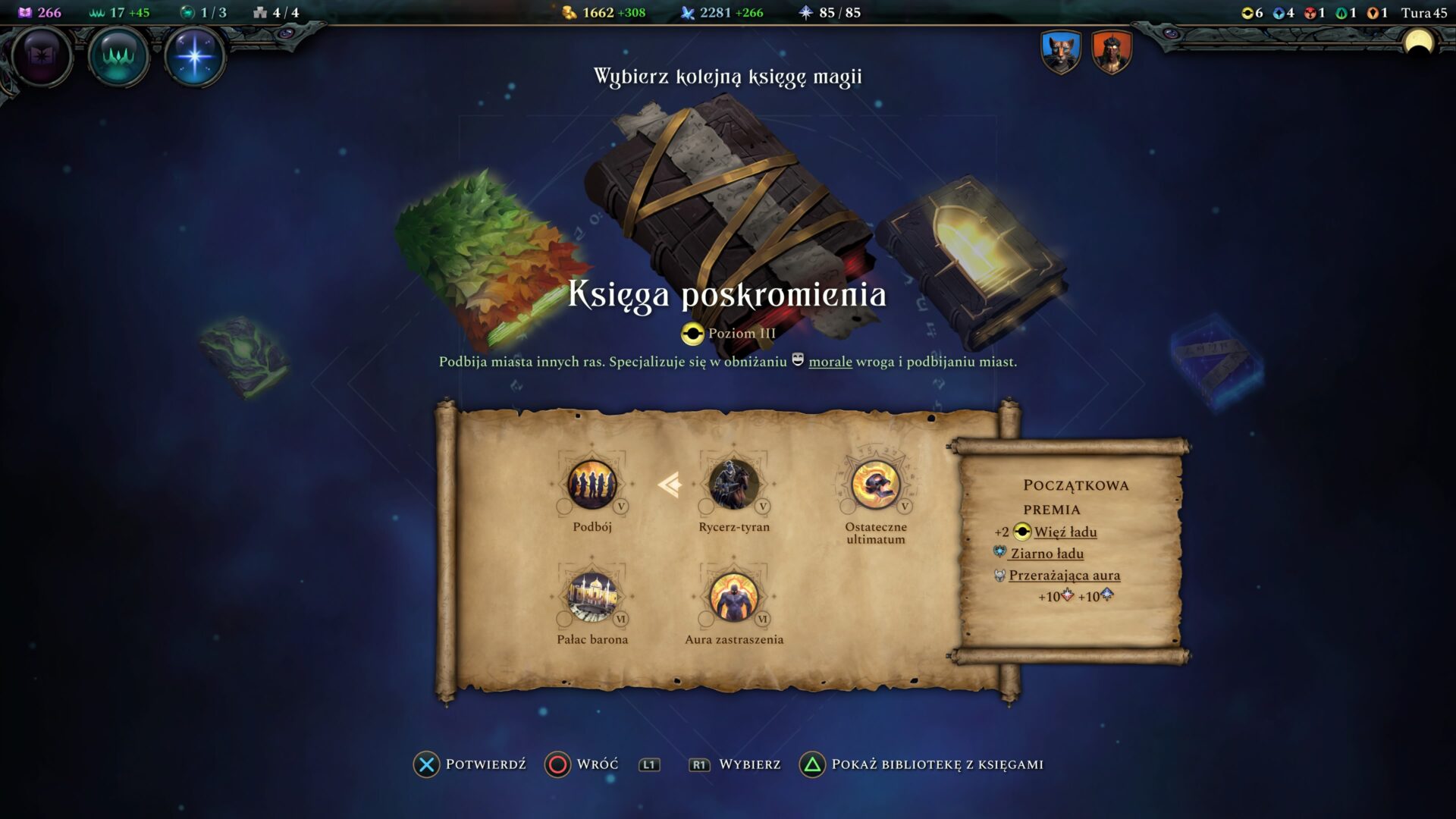Image resolution: width=1456 pixels, height=819 pixels.
Task: Select the Aura zastraszenia icon
Action: click(733, 597)
